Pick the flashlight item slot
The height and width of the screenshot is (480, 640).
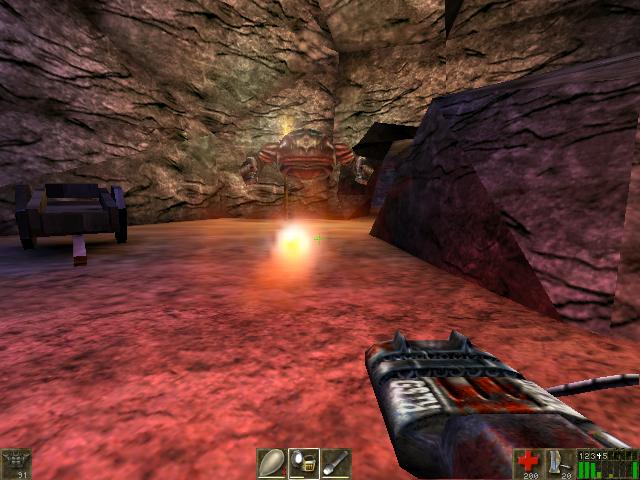[x=336, y=463]
